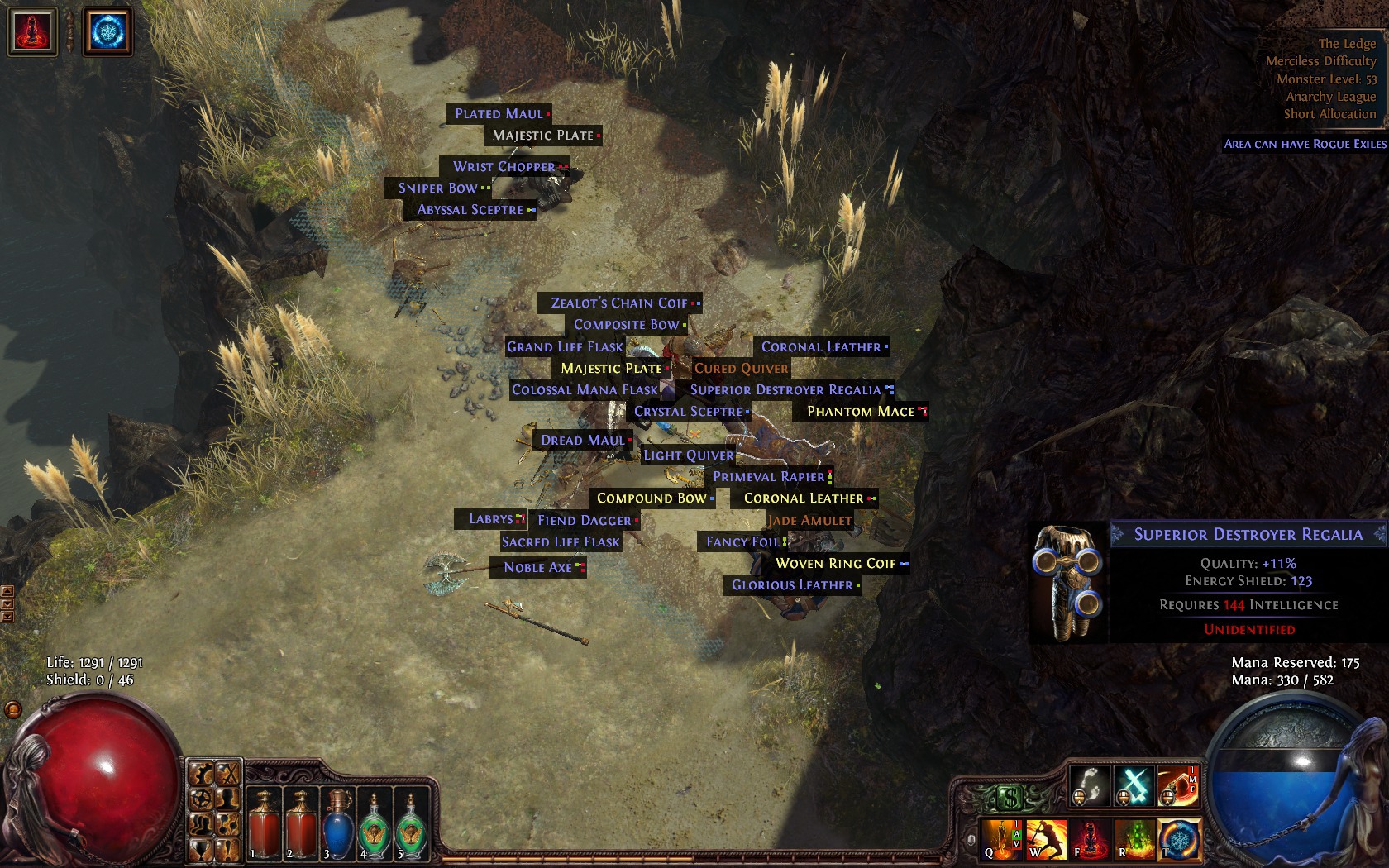Pick up the Jade Amulet item label

pyautogui.click(x=809, y=520)
